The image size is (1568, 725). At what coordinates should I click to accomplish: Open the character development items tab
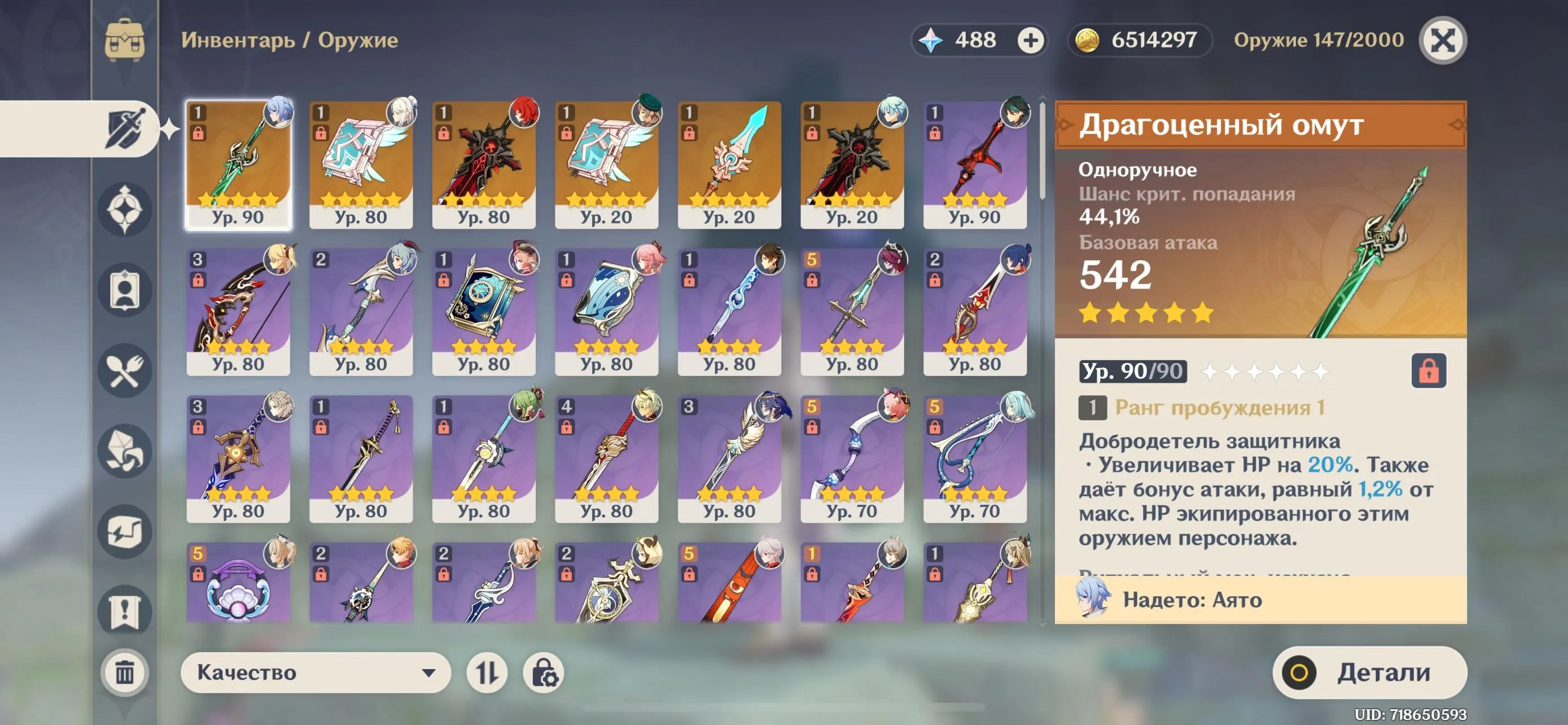point(125,290)
